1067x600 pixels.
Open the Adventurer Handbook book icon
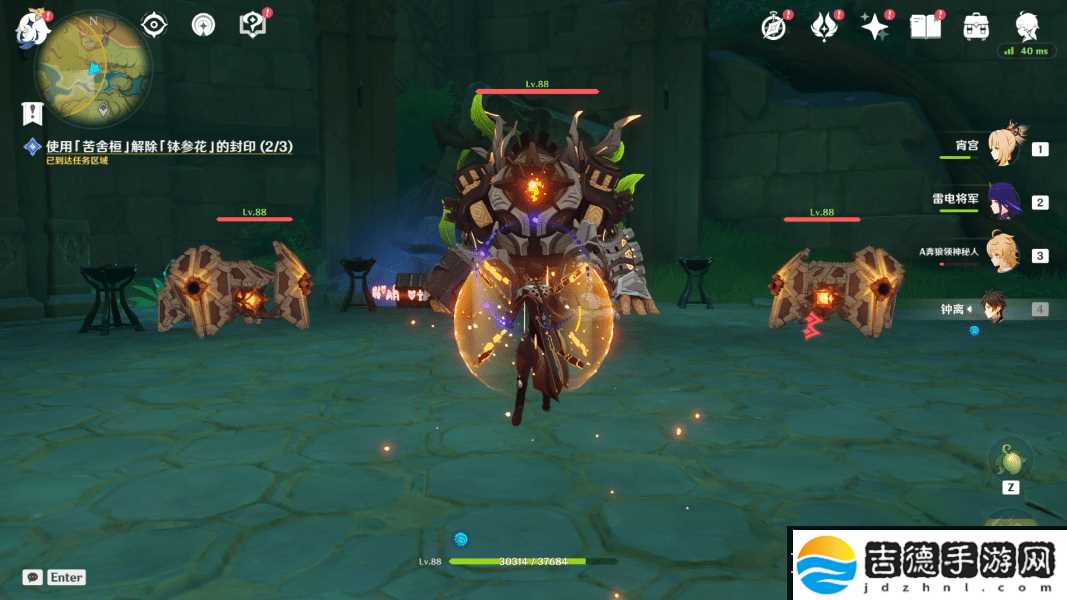coord(925,27)
